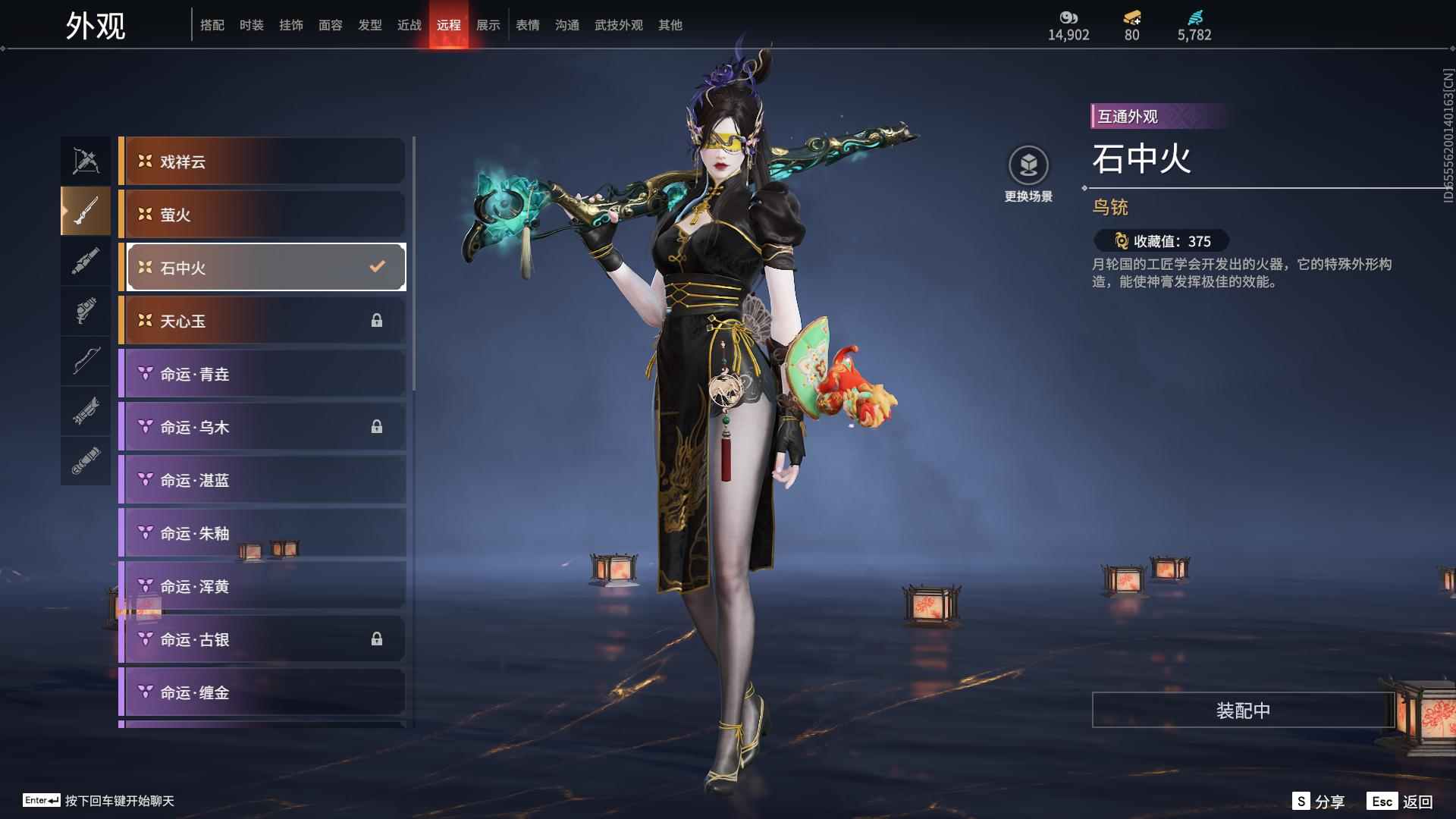Image resolution: width=1456 pixels, height=819 pixels.
Task: Go to the 发型 tab
Action: [370, 25]
